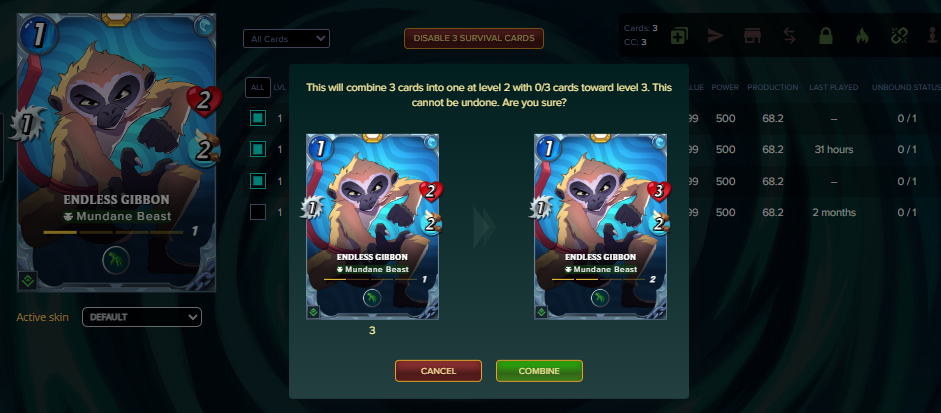Tick the unchecked card row checkbox
The width and height of the screenshot is (941, 413).
[258, 212]
